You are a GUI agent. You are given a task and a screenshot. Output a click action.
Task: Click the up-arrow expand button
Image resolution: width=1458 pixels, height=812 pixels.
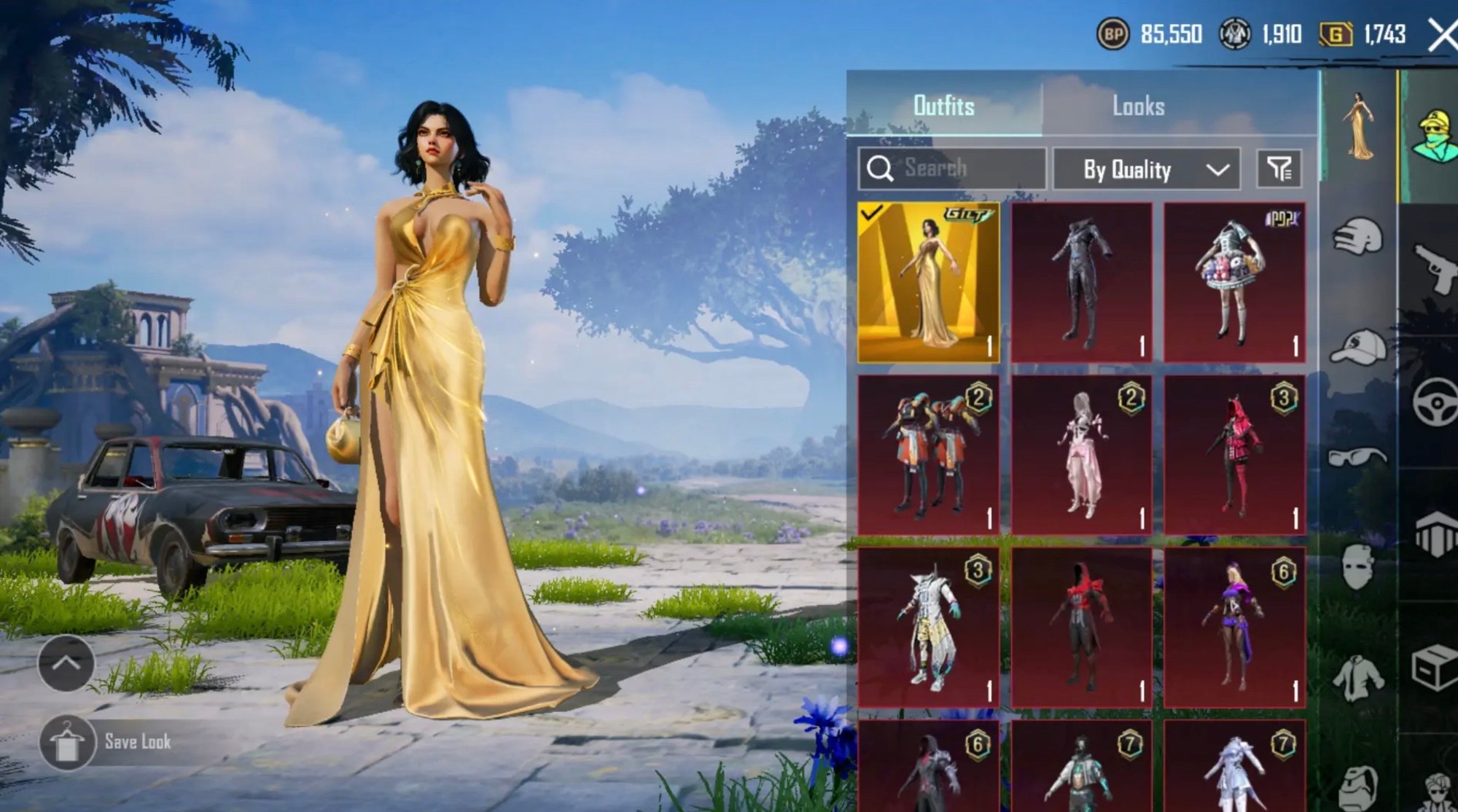click(66, 663)
